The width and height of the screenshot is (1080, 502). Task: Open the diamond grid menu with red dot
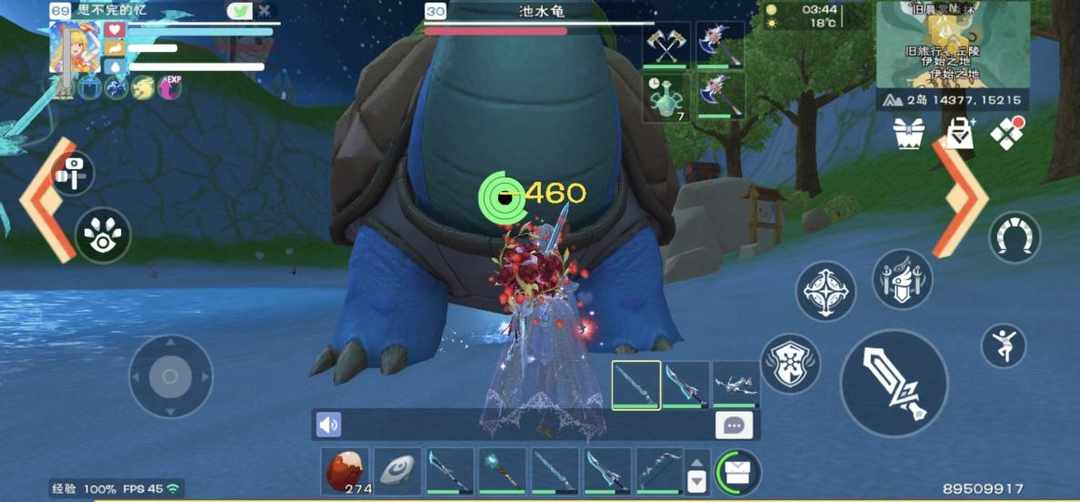(1007, 133)
